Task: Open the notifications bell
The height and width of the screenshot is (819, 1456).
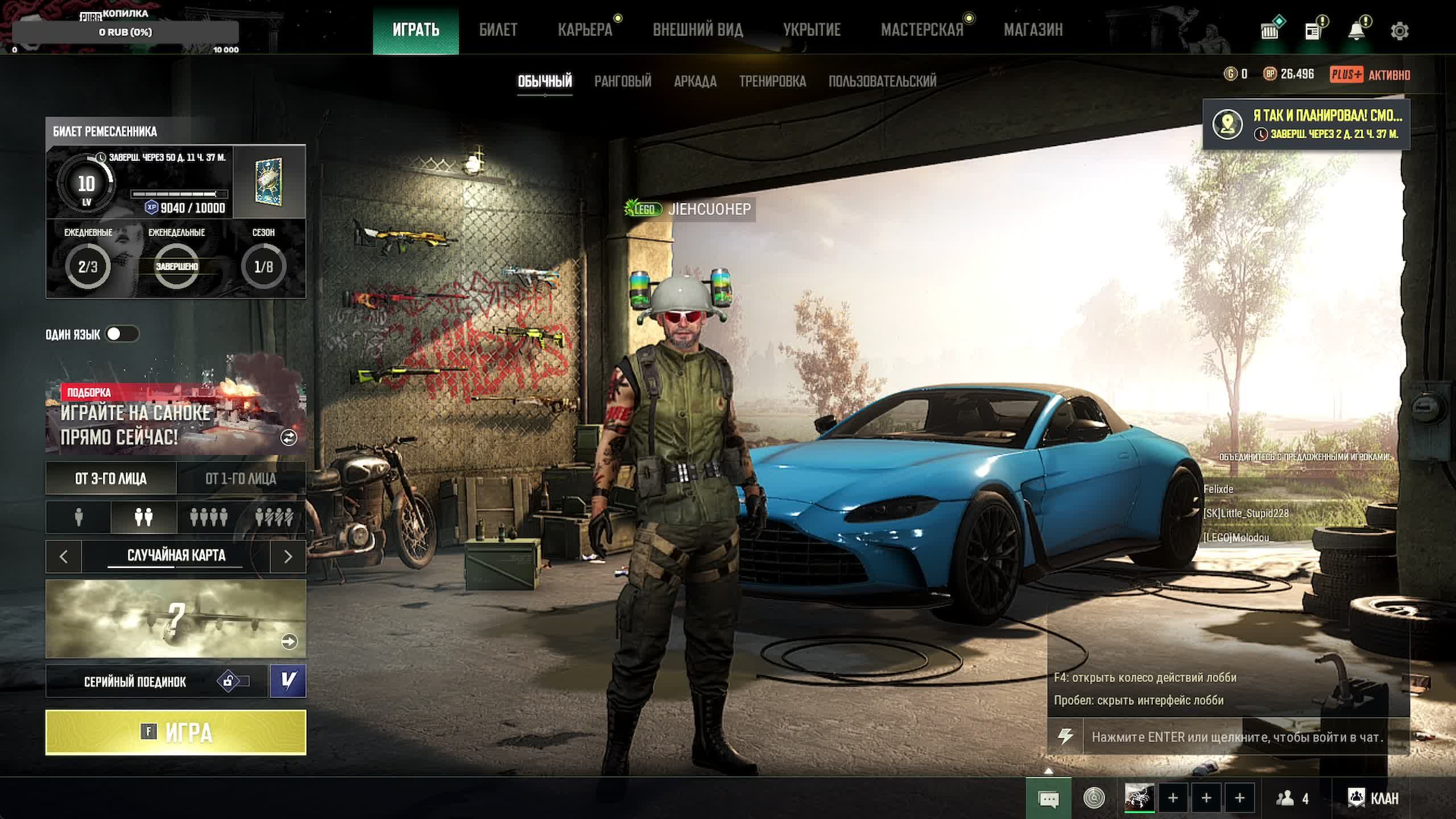Action: click(1356, 31)
